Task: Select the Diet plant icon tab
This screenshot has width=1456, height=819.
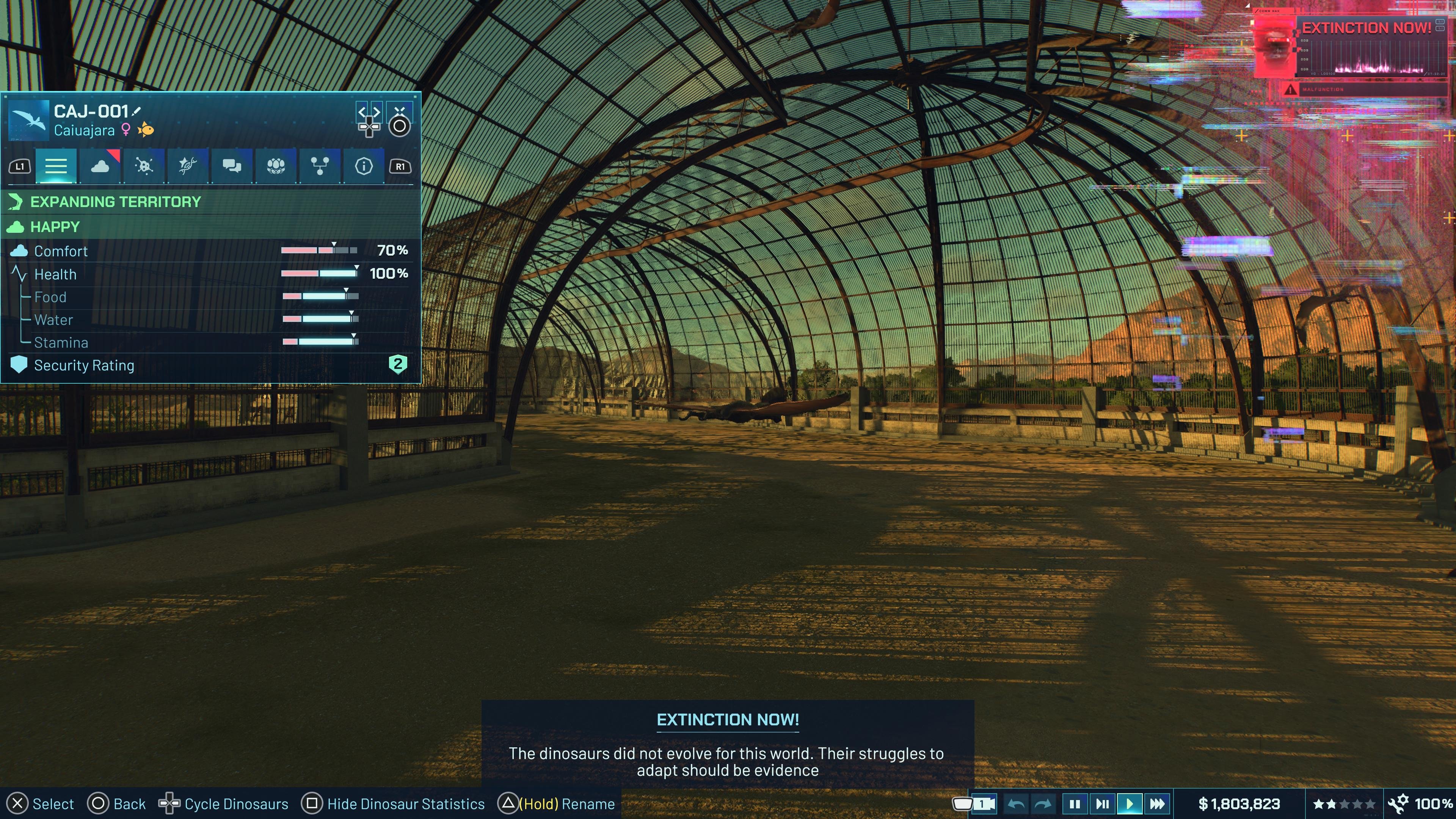Action: [x=275, y=166]
